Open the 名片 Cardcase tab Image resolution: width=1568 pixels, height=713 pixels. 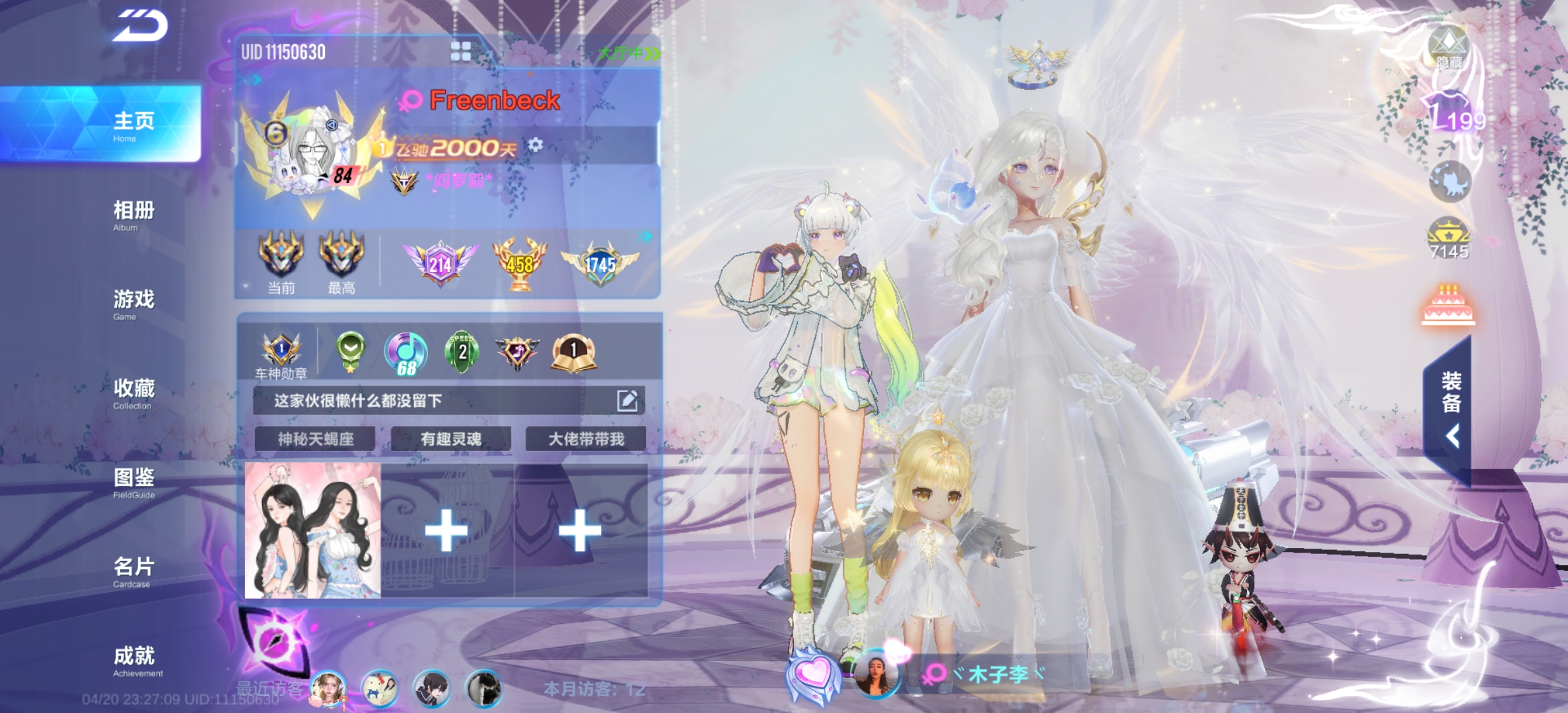pyautogui.click(x=133, y=572)
